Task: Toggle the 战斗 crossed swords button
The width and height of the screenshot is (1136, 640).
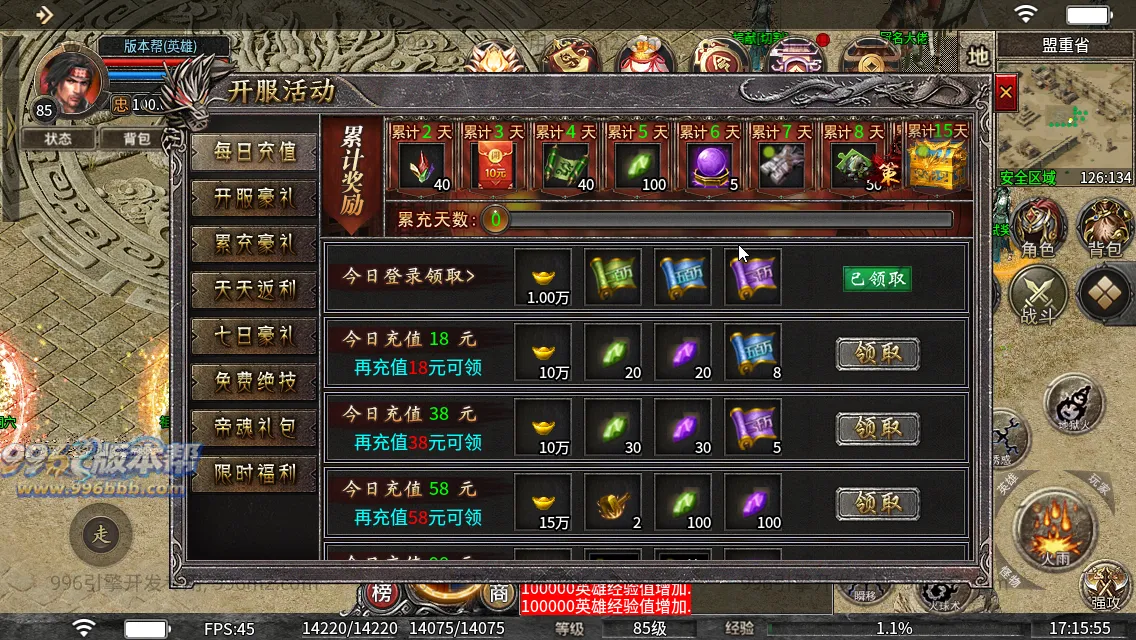Action: tap(1037, 297)
